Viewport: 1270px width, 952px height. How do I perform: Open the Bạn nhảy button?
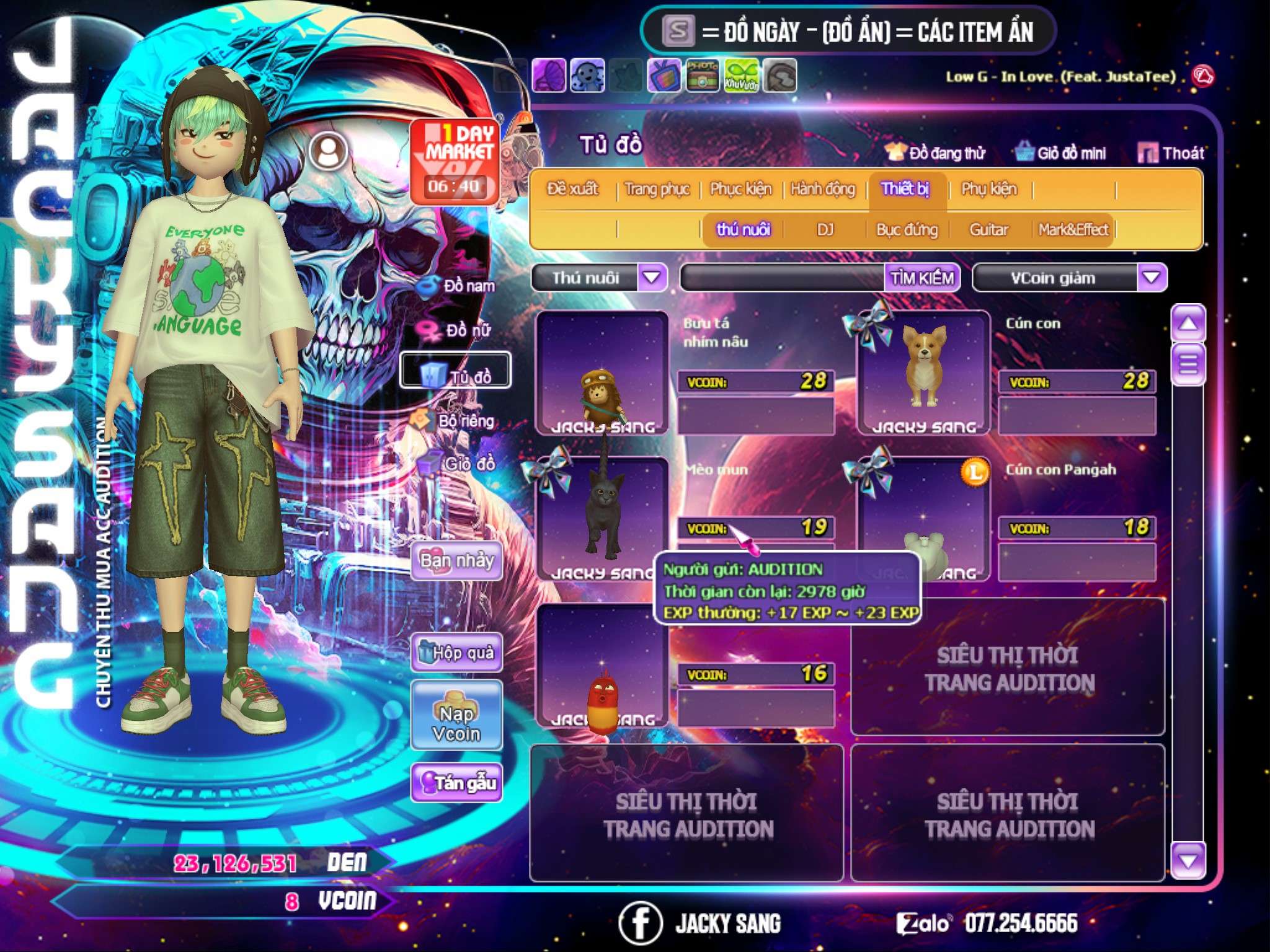pyautogui.click(x=456, y=561)
